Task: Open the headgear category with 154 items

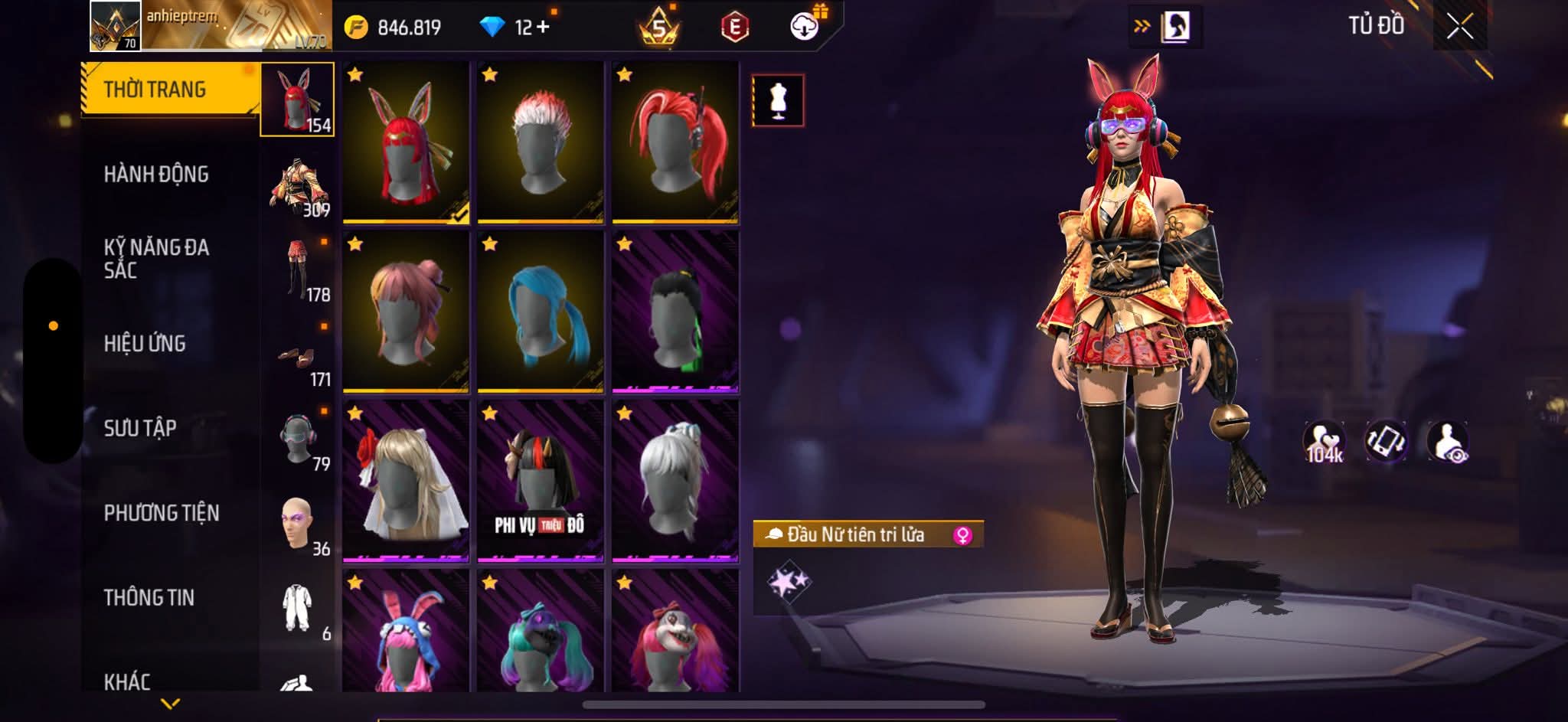Action: 297,100
